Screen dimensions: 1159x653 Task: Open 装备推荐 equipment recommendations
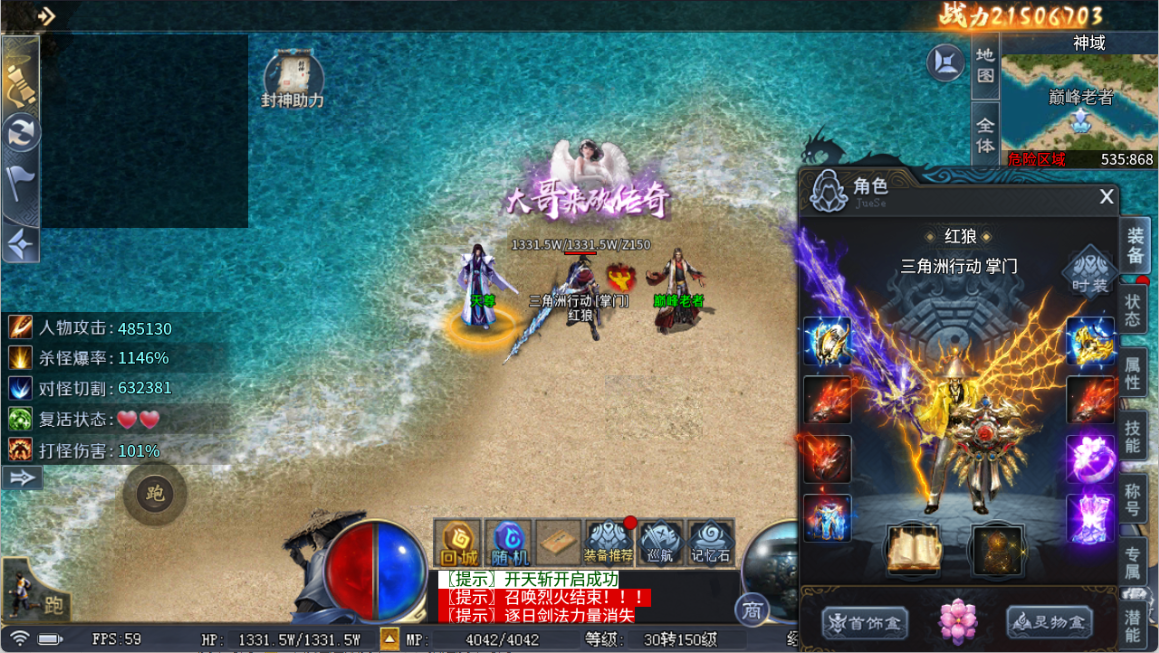(x=608, y=543)
